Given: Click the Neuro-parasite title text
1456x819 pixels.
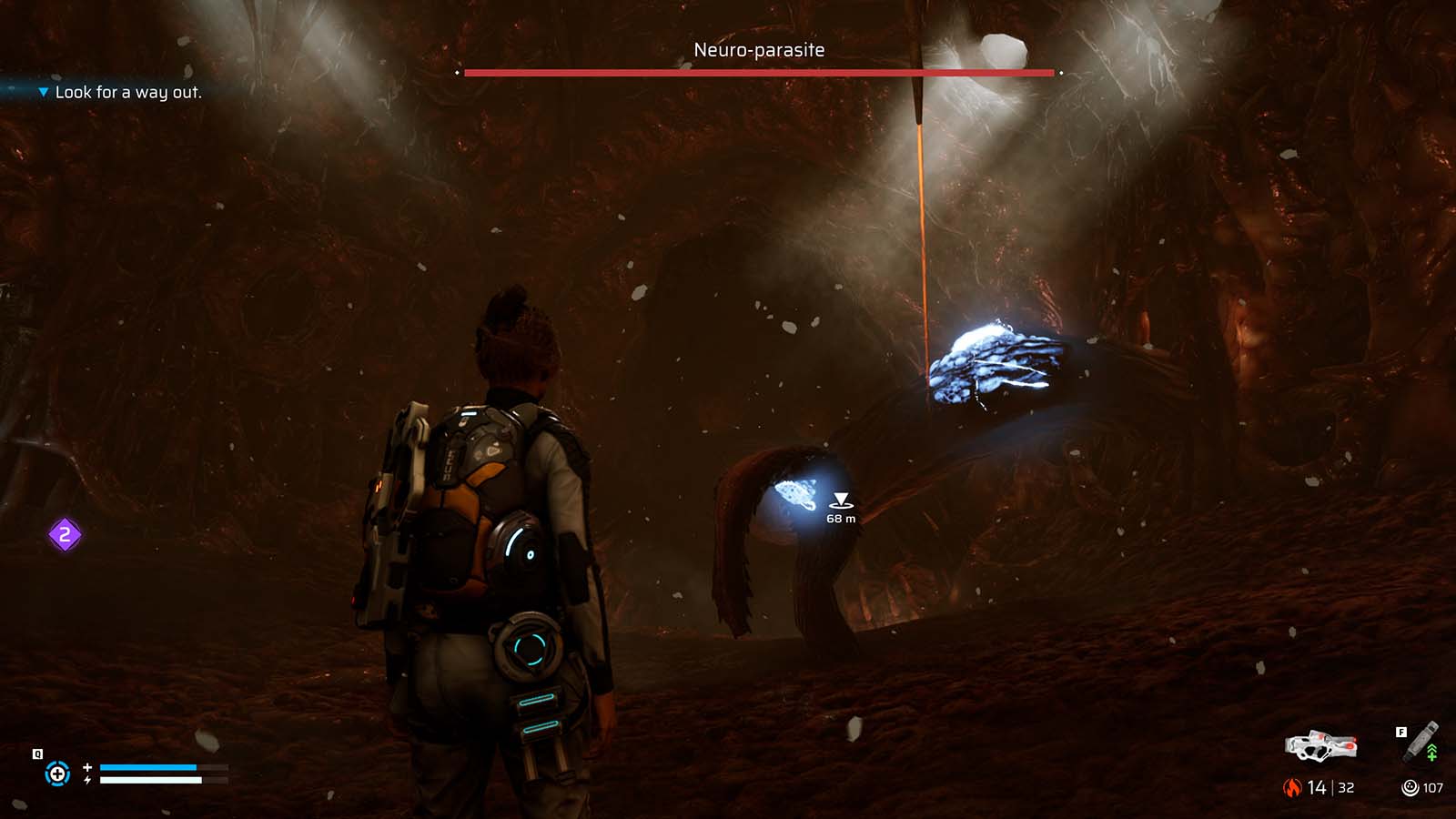Looking at the screenshot, I should (757, 50).
